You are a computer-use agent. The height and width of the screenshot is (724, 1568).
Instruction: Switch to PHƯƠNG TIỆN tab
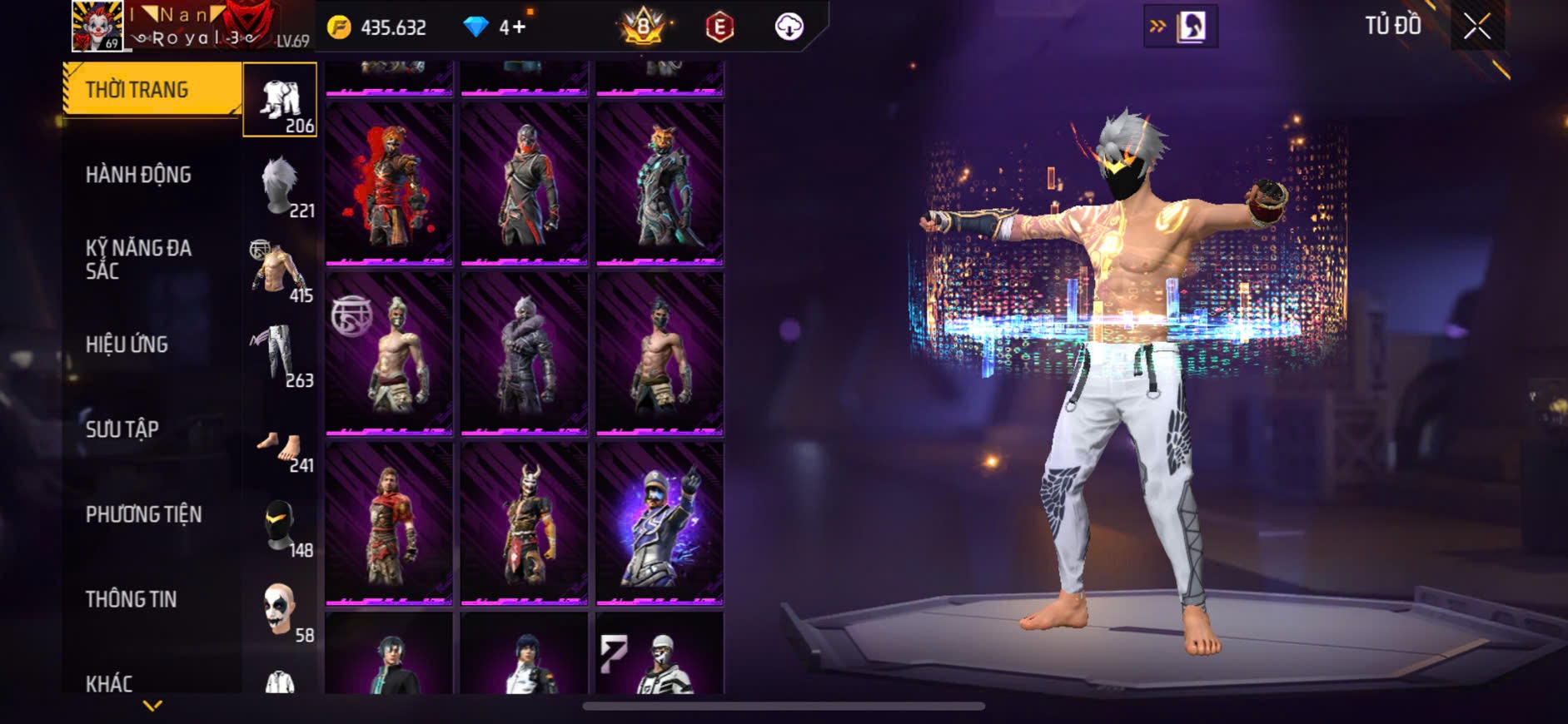point(143,514)
